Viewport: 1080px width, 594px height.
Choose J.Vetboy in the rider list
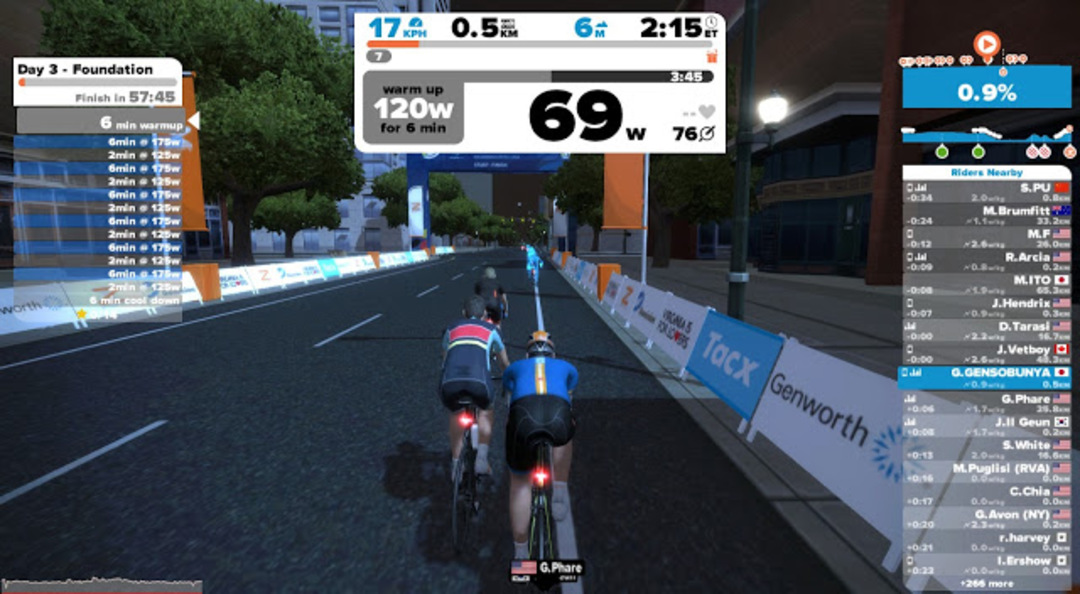click(x=986, y=354)
